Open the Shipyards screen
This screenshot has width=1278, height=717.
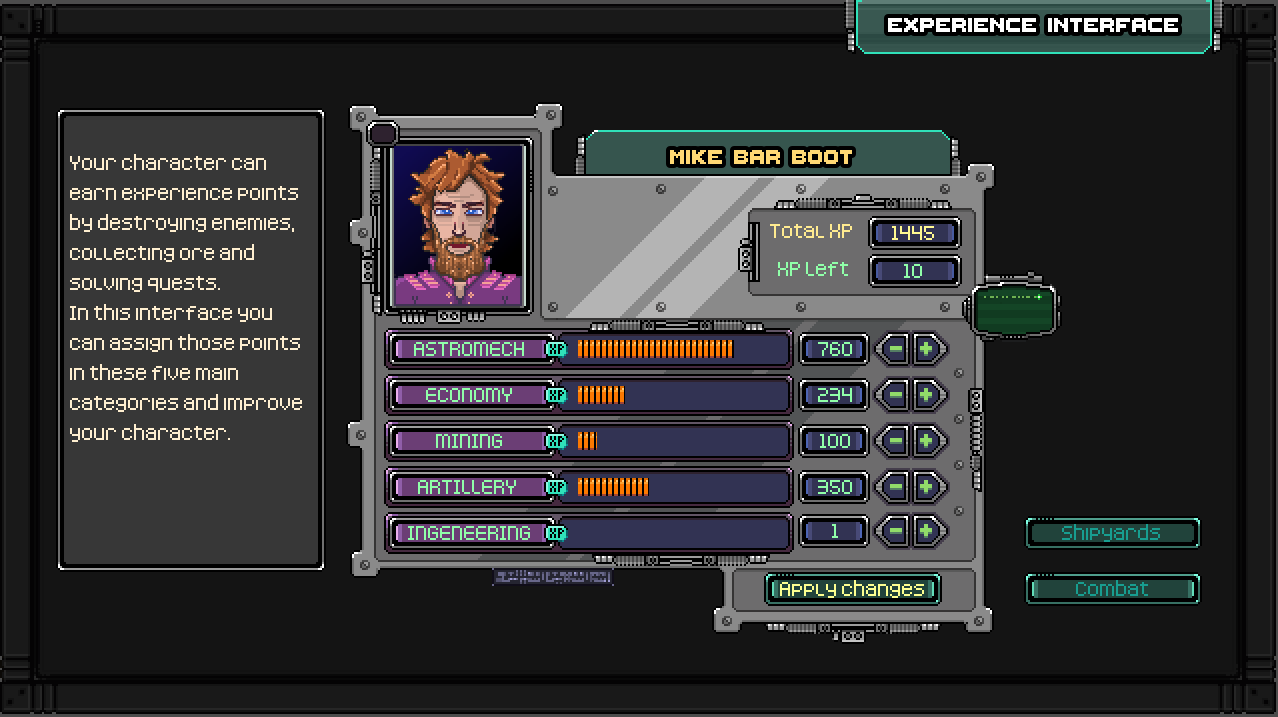[x=1112, y=533]
